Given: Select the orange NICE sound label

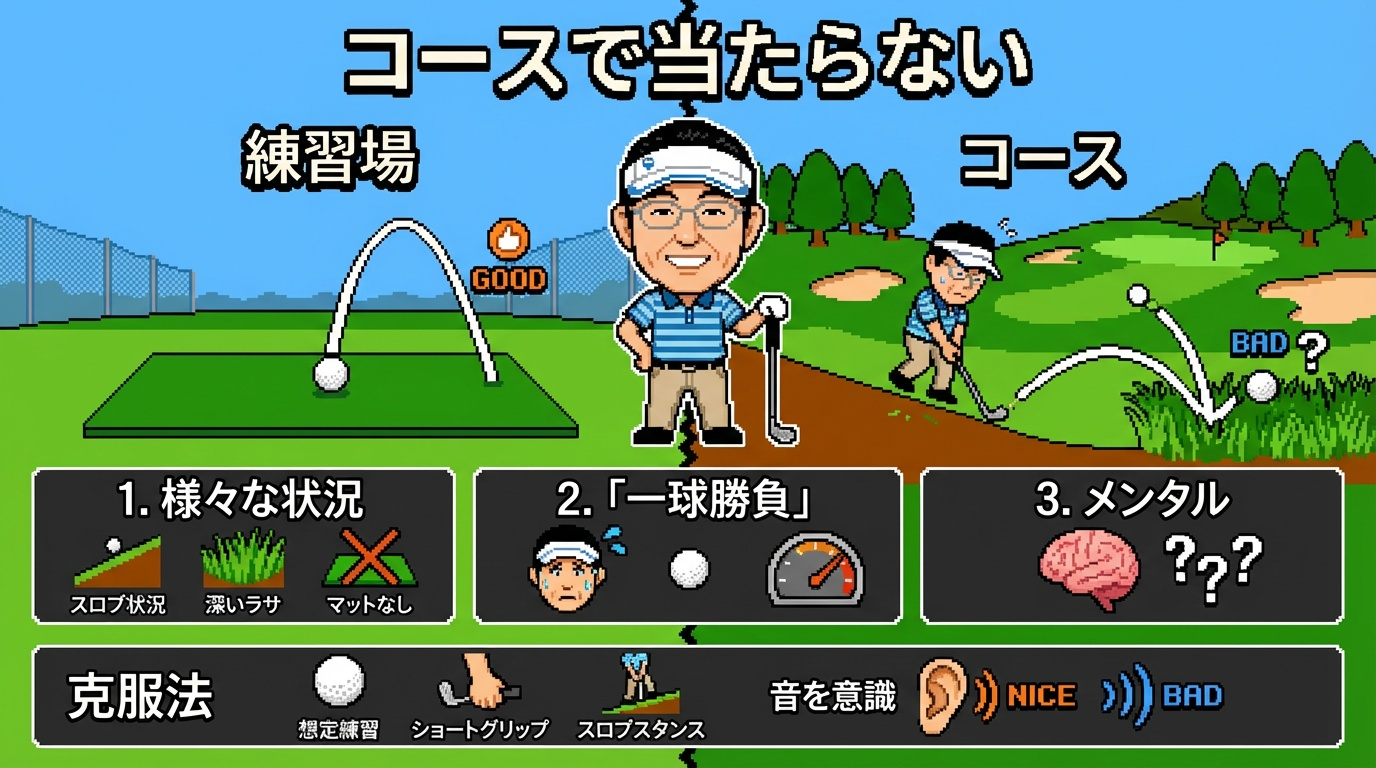Looking at the screenshot, I should 1040,696.
